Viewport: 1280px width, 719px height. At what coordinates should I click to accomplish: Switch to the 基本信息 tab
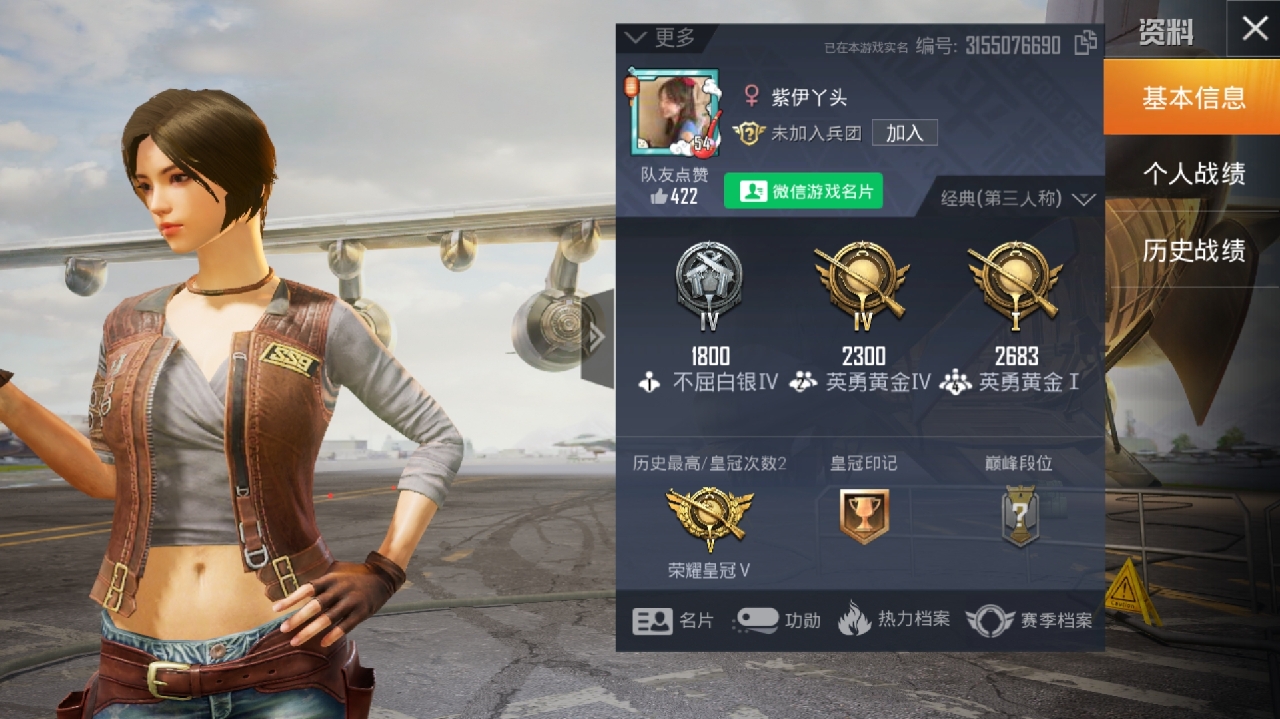(x=1193, y=98)
